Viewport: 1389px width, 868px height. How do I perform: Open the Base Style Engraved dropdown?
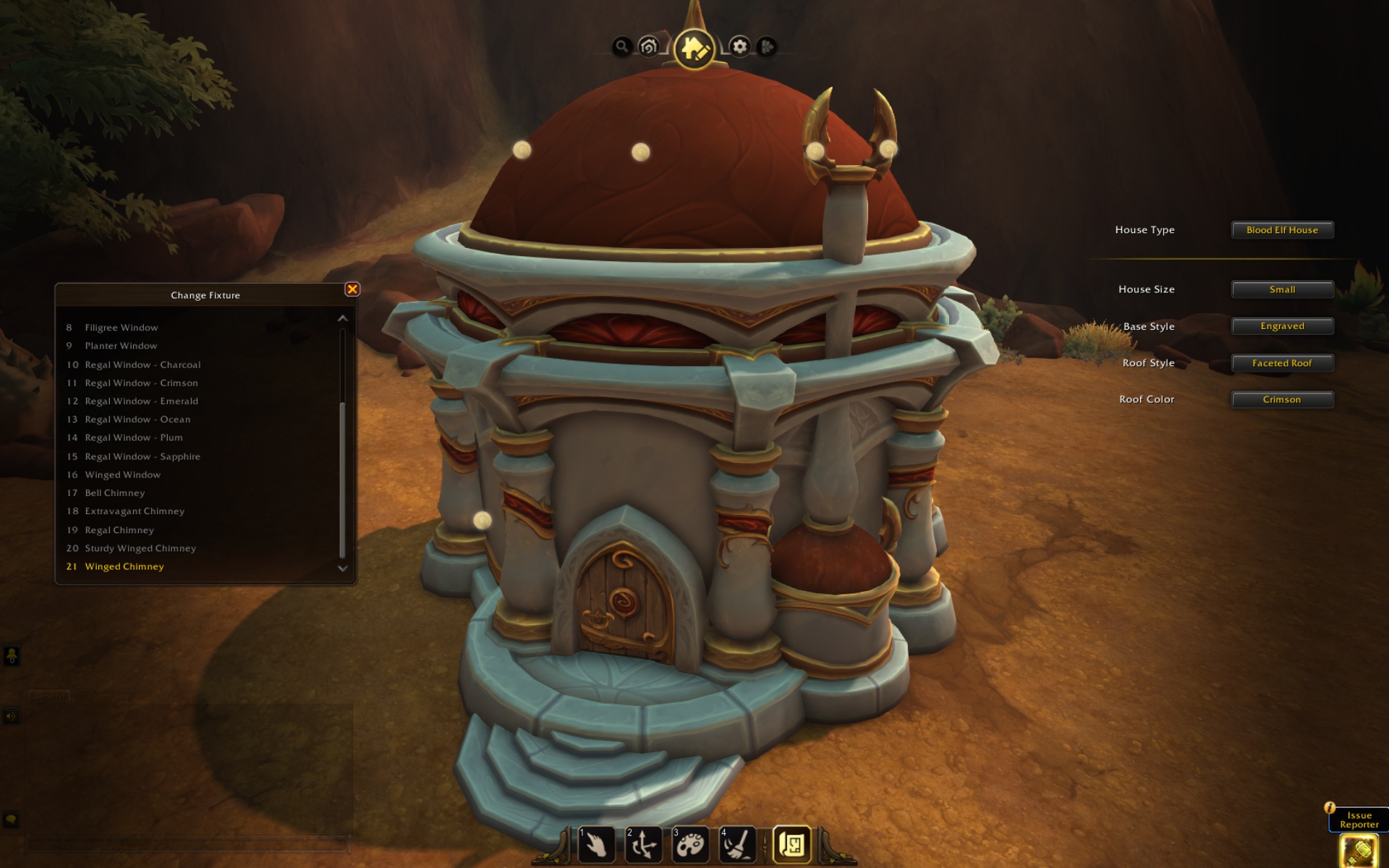point(1282,326)
